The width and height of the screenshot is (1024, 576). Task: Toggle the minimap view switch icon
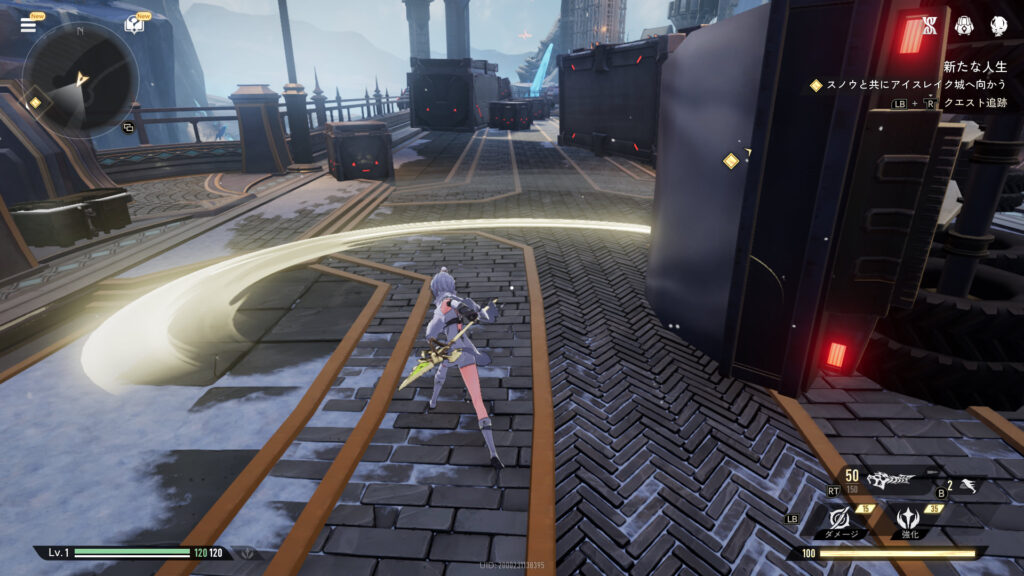128,128
